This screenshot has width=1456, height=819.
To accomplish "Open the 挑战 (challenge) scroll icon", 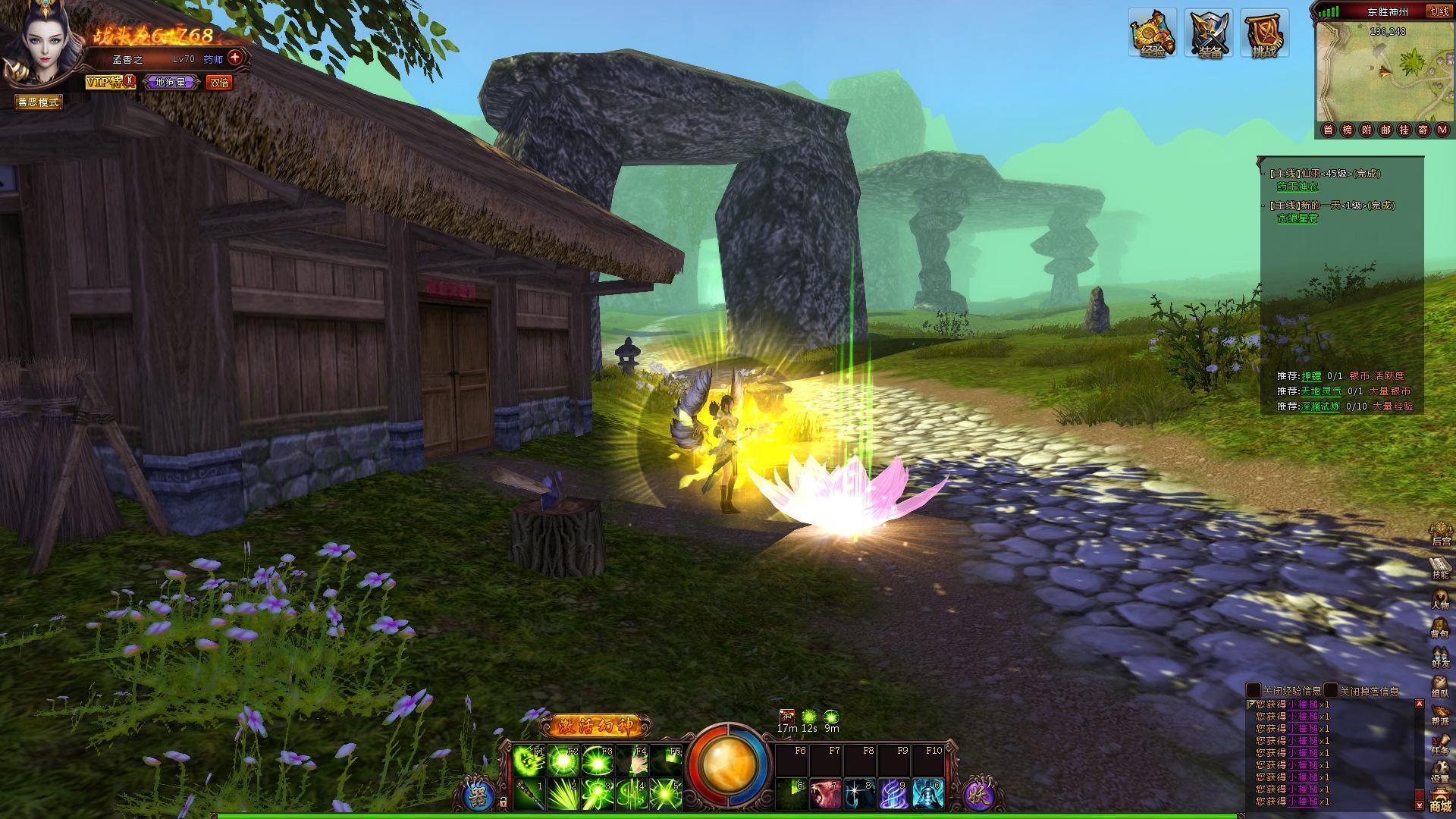I will pyautogui.click(x=1264, y=33).
